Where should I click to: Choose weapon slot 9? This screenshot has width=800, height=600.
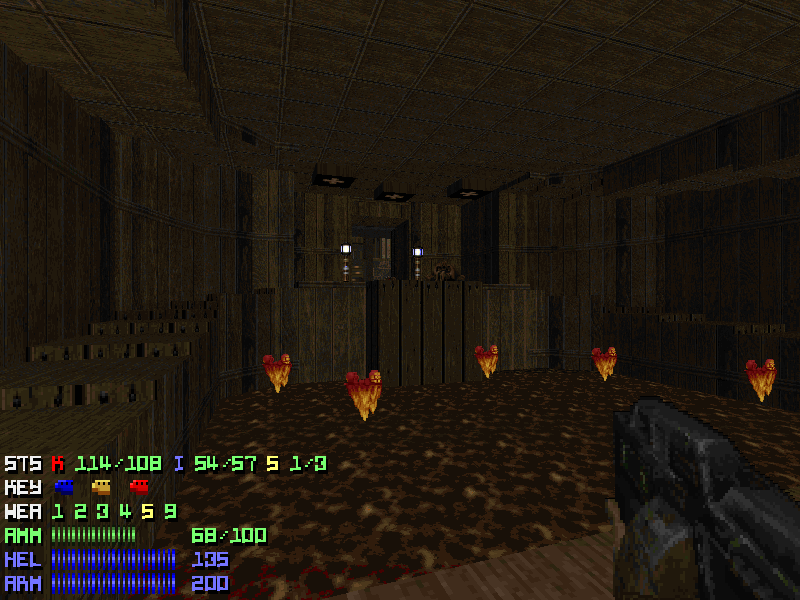[x=170, y=512]
